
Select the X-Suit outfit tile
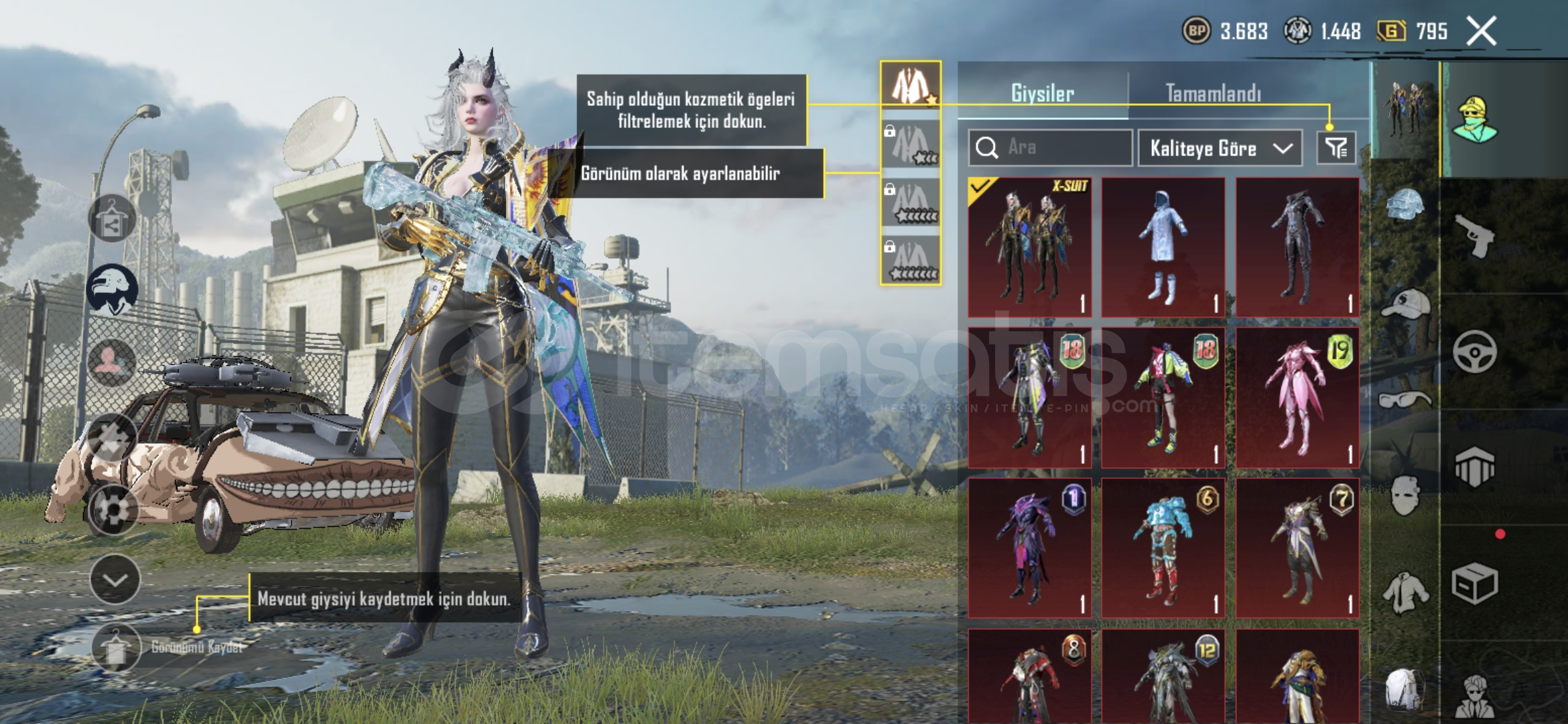click(x=1030, y=247)
